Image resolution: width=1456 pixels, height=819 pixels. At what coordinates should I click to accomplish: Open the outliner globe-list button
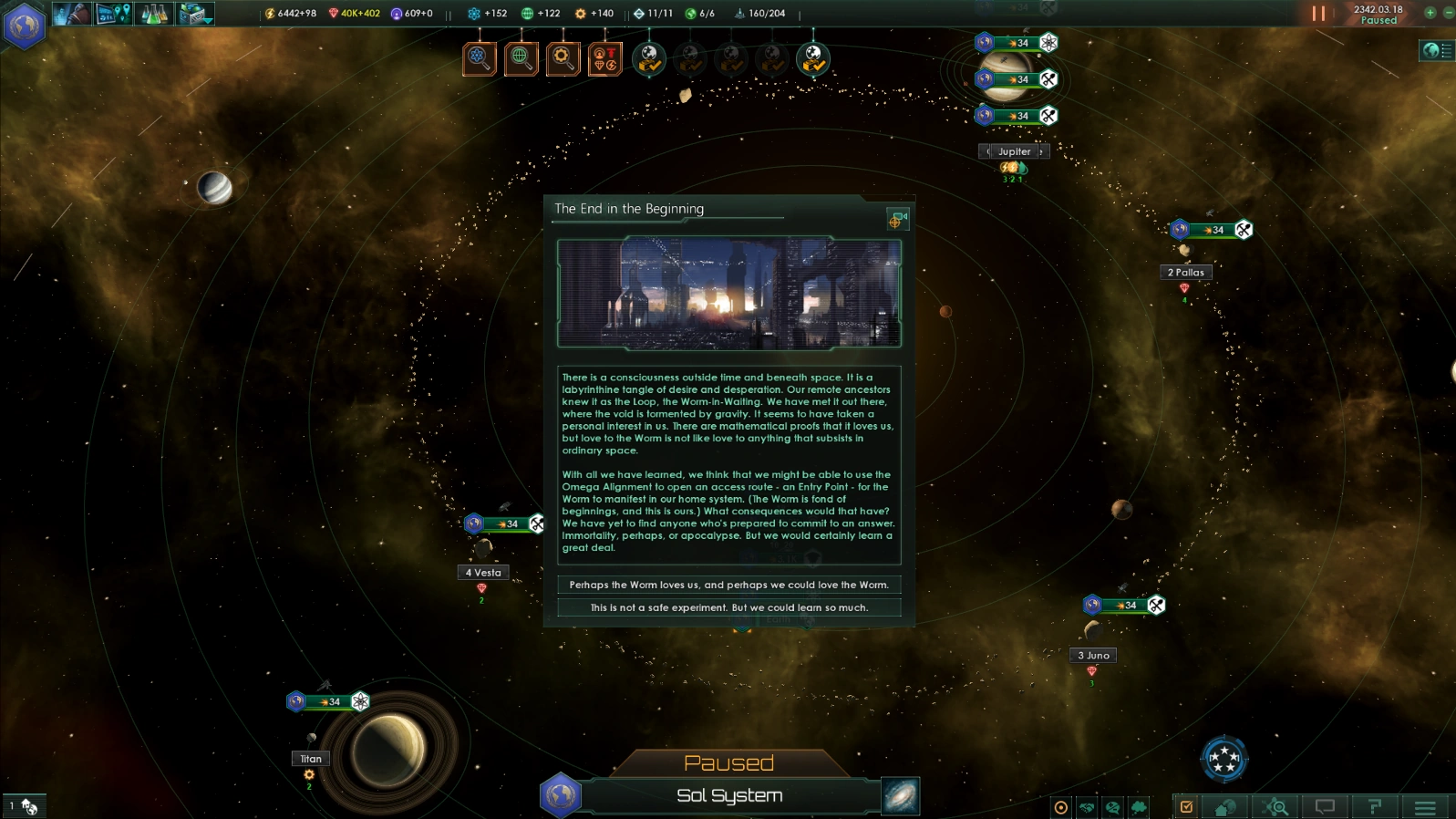tap(1438, 51)
